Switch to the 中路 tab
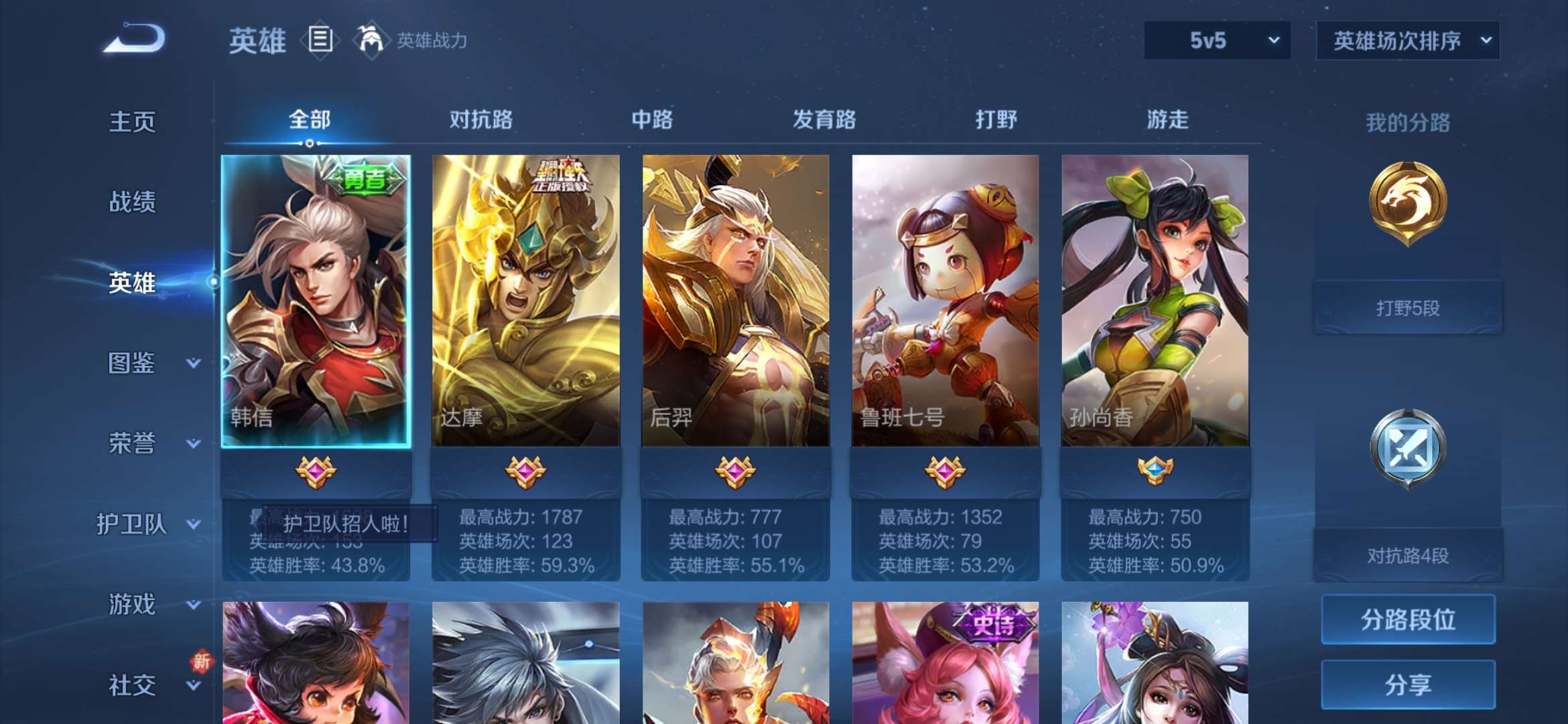1568x724 pixels. click(x=652, y=119)
